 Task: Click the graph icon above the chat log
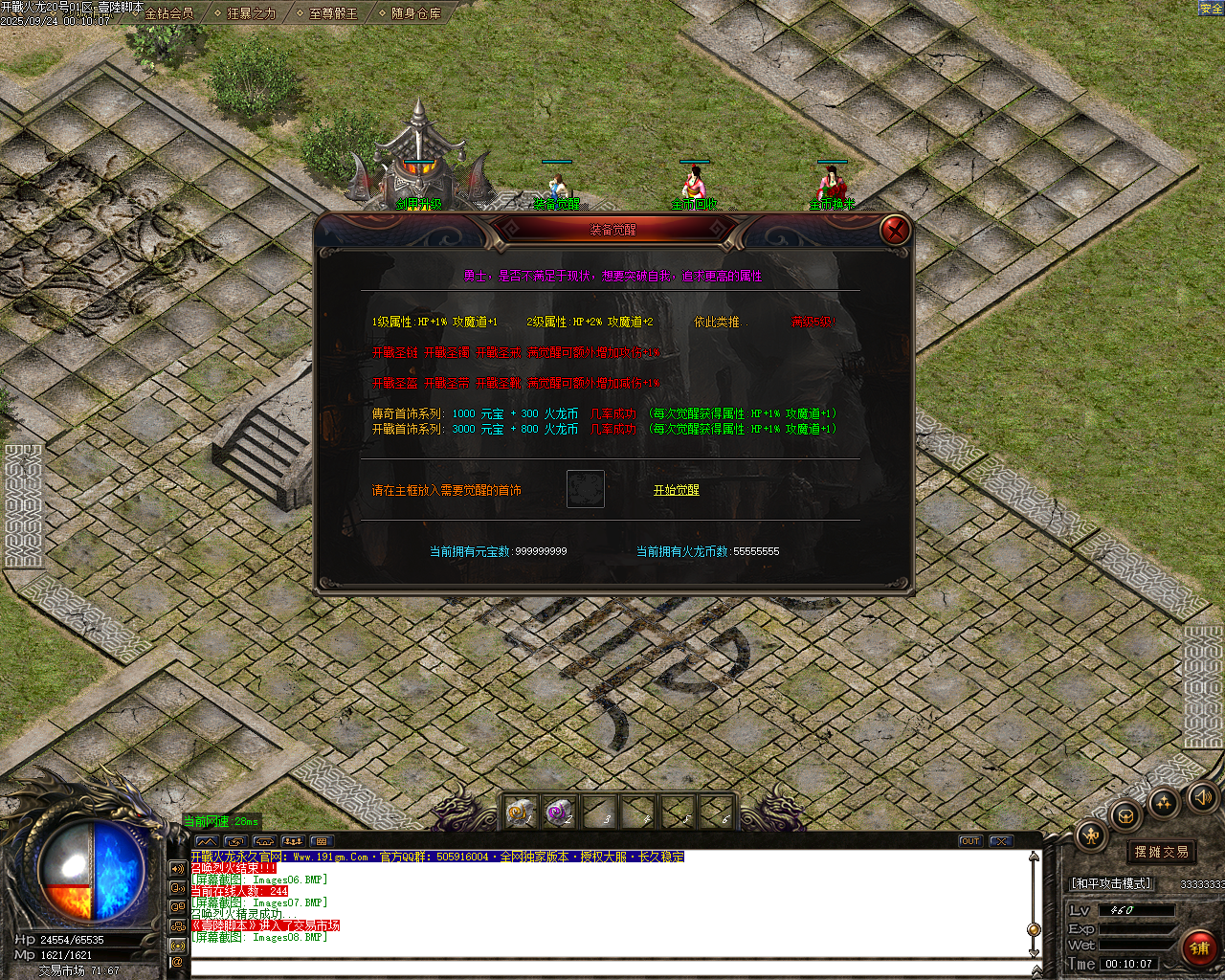pos(208,841)
